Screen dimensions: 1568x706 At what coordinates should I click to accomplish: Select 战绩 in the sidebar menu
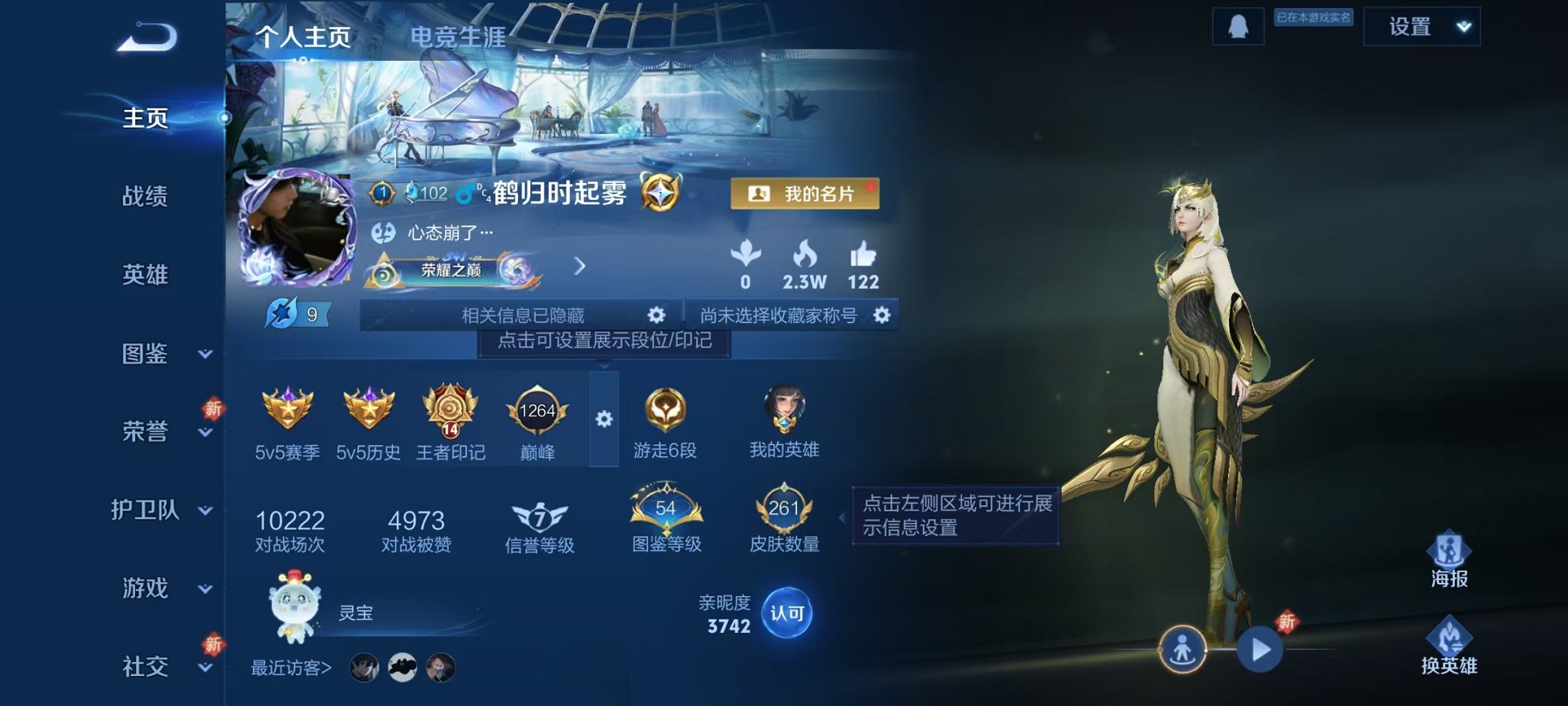(144, 197)
